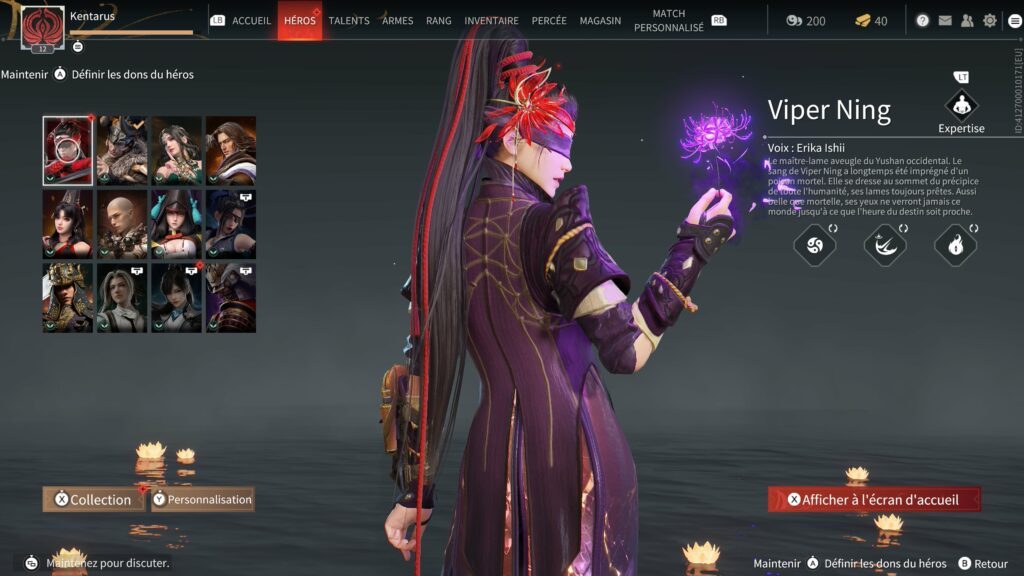The height and width of the screenshot is (576, 1024).
Task: Select the Match Personnalisé tab
Action: [668, 21]
